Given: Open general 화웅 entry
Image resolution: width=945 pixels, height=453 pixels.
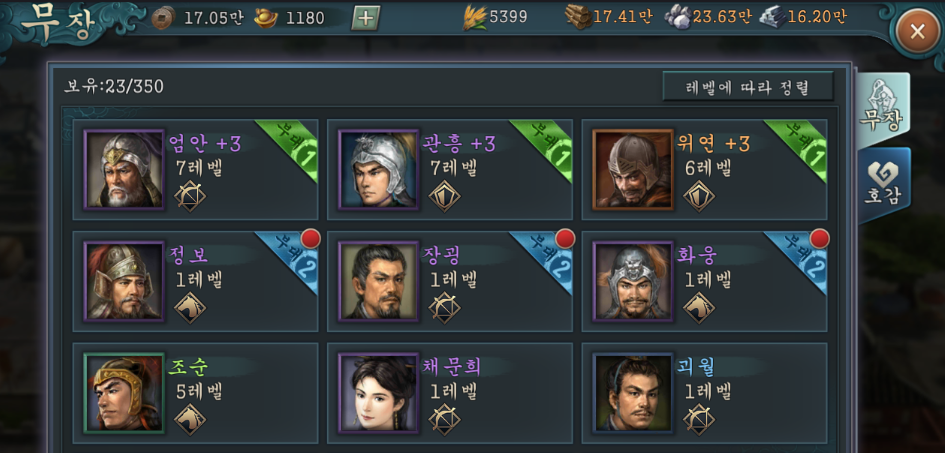Looking at the screenshot, I should pyautogui.click(x=704, y=281).
